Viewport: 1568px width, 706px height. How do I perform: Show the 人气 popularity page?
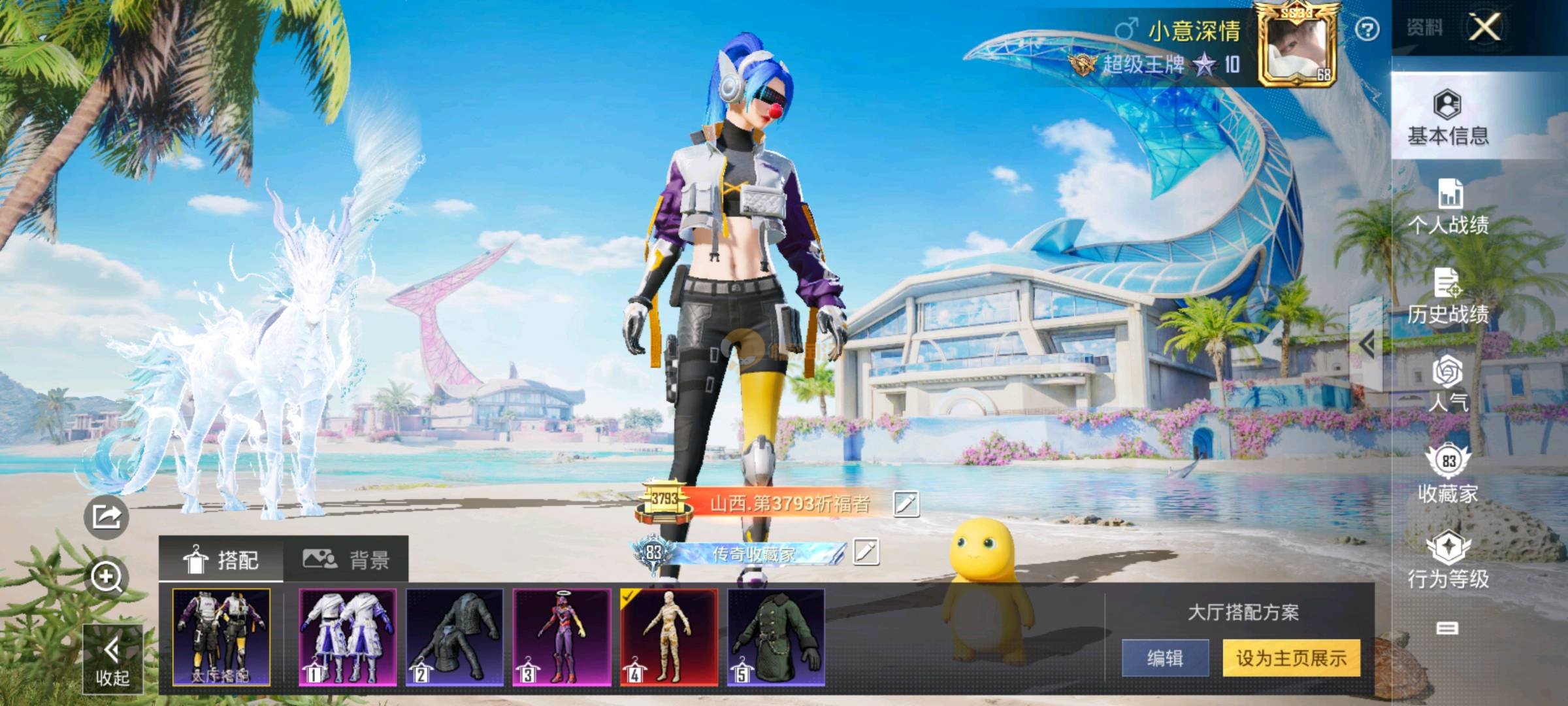[x=1448, y=384]
